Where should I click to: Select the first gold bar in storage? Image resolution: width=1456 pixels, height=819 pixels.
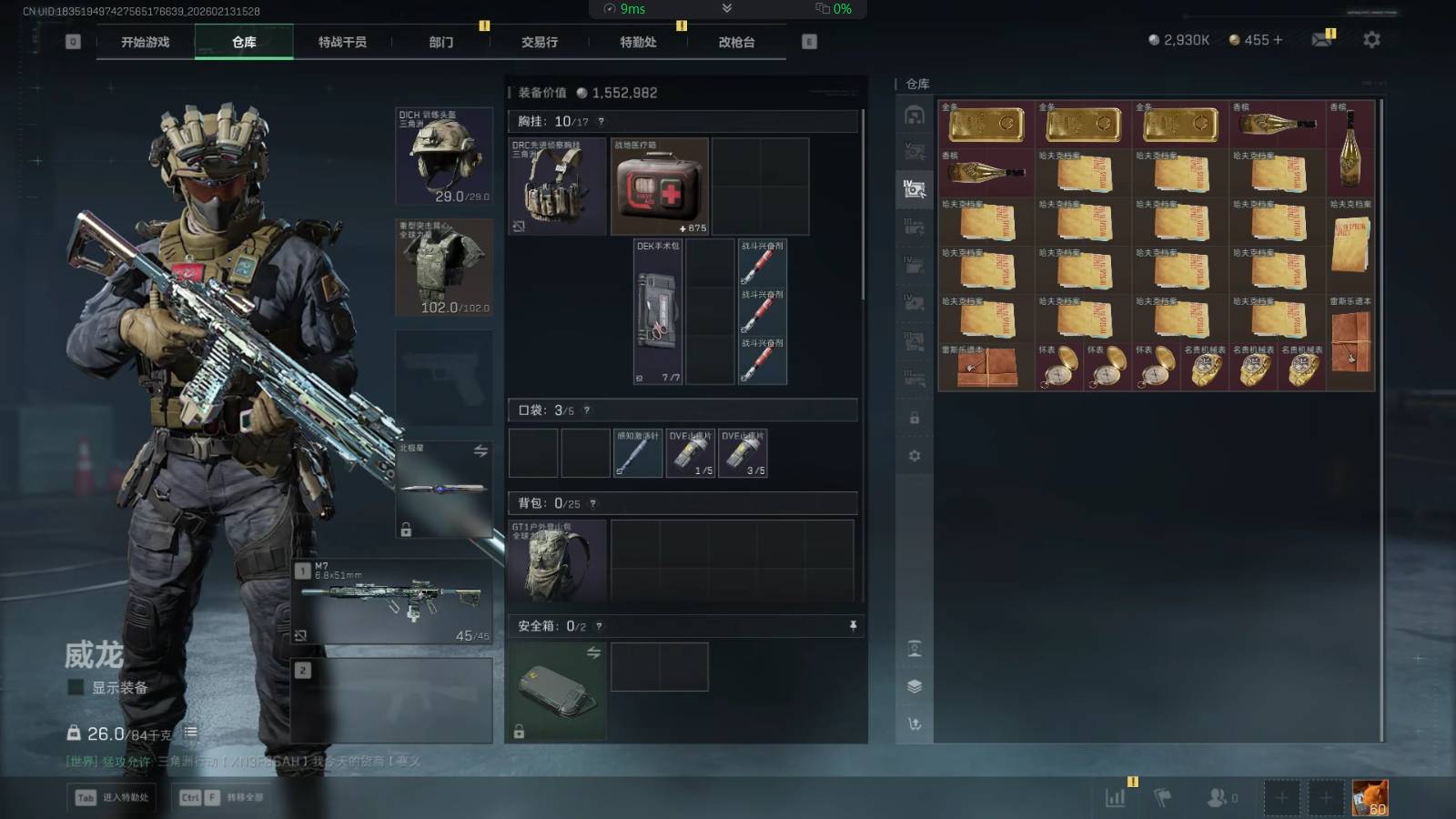click(986, 125)
